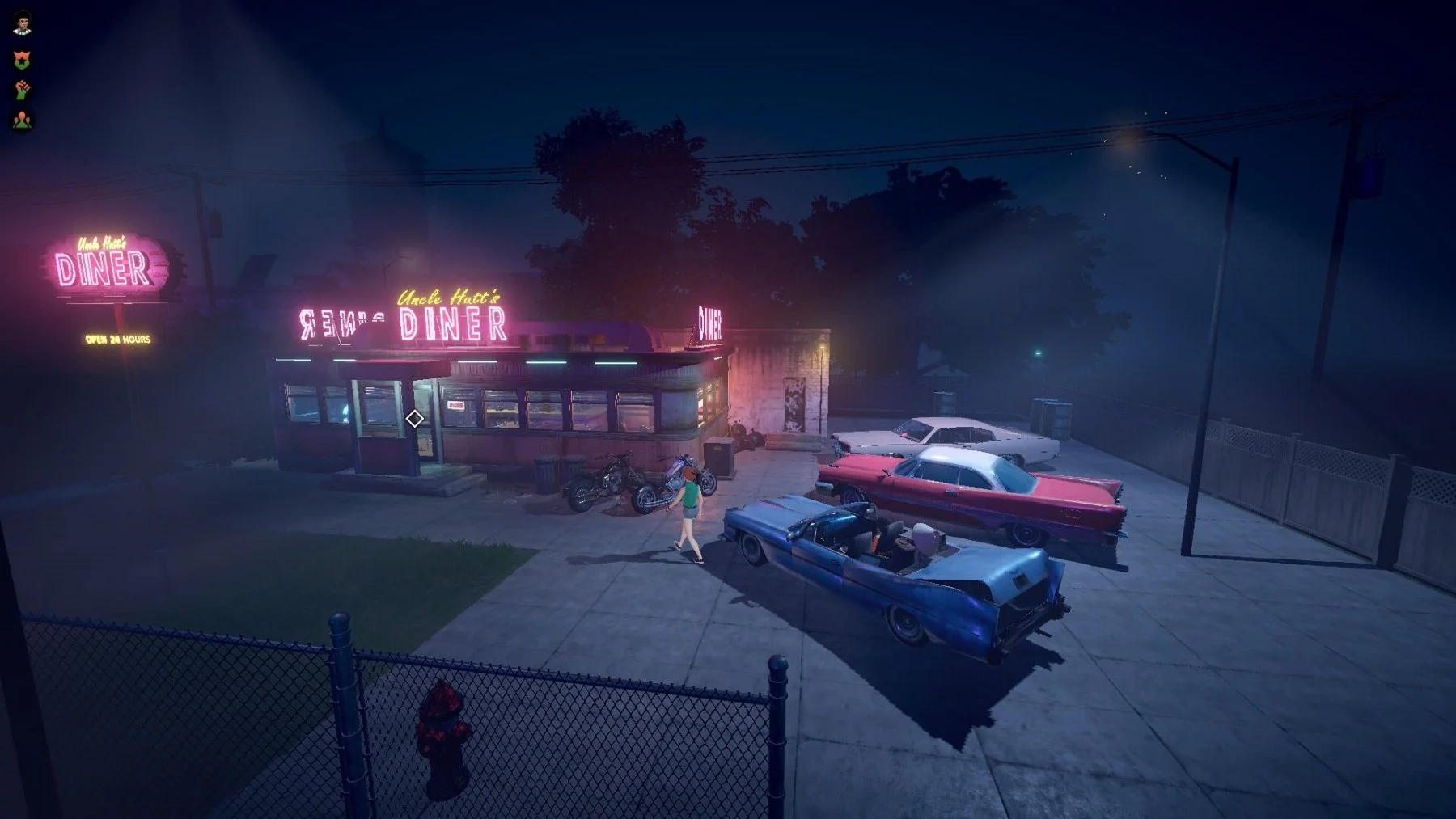Select the shield badge with star icon
1456x819 pixels.
coord(22,58)
